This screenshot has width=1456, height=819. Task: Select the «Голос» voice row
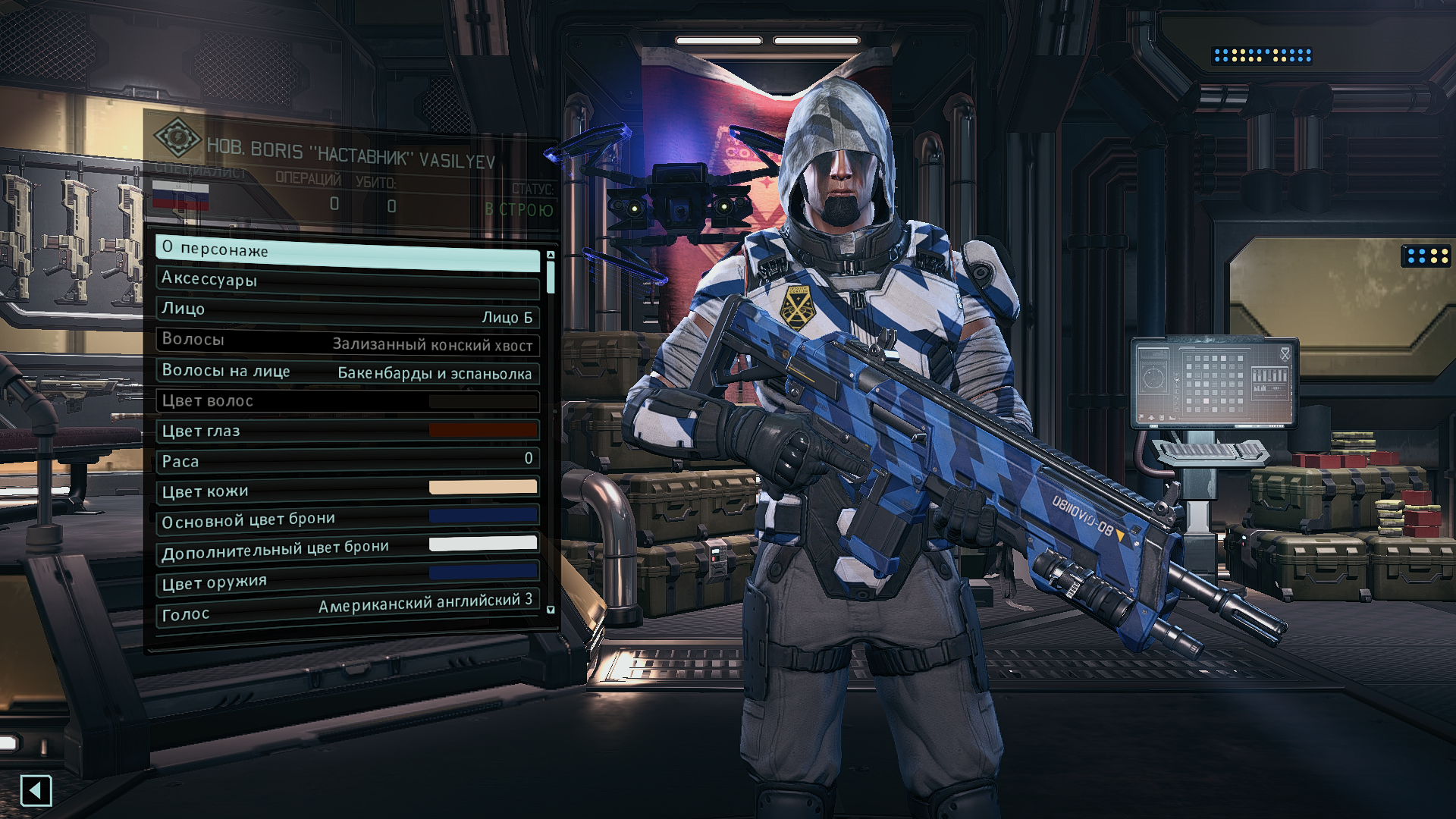(x=347, y=609)
